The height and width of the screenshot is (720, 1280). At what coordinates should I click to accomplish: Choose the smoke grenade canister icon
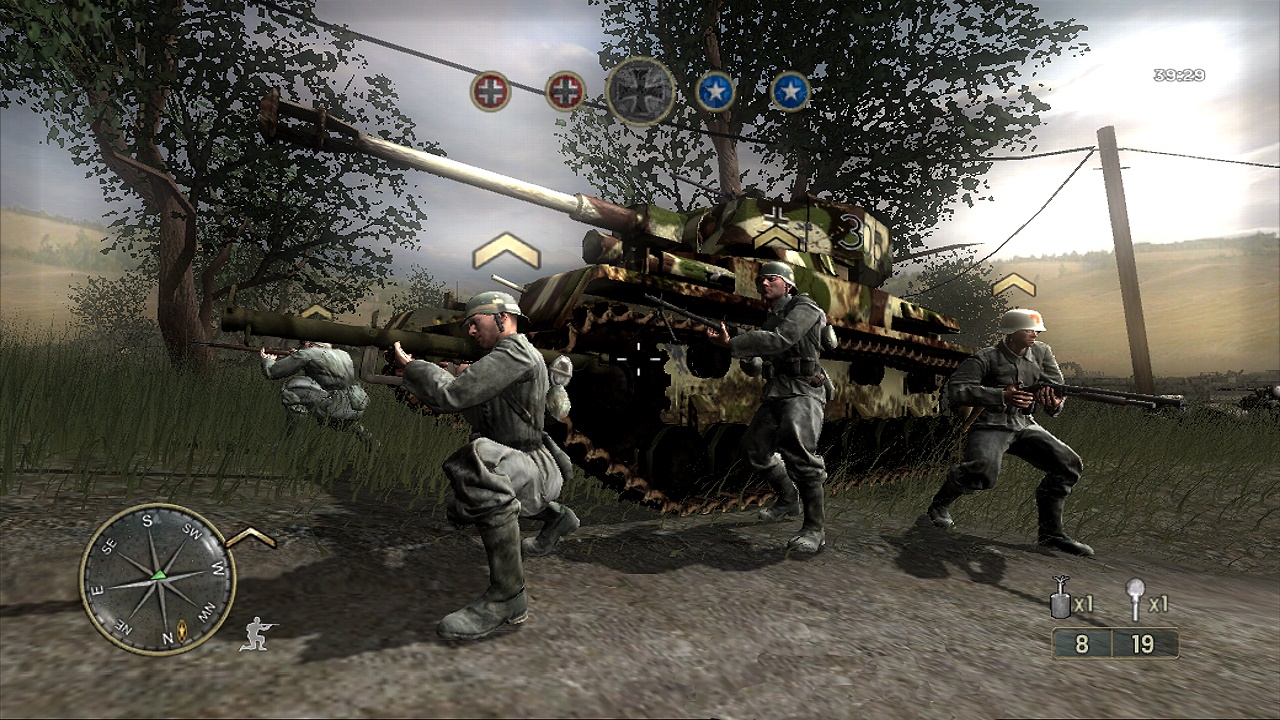[x=1060, y=599]
